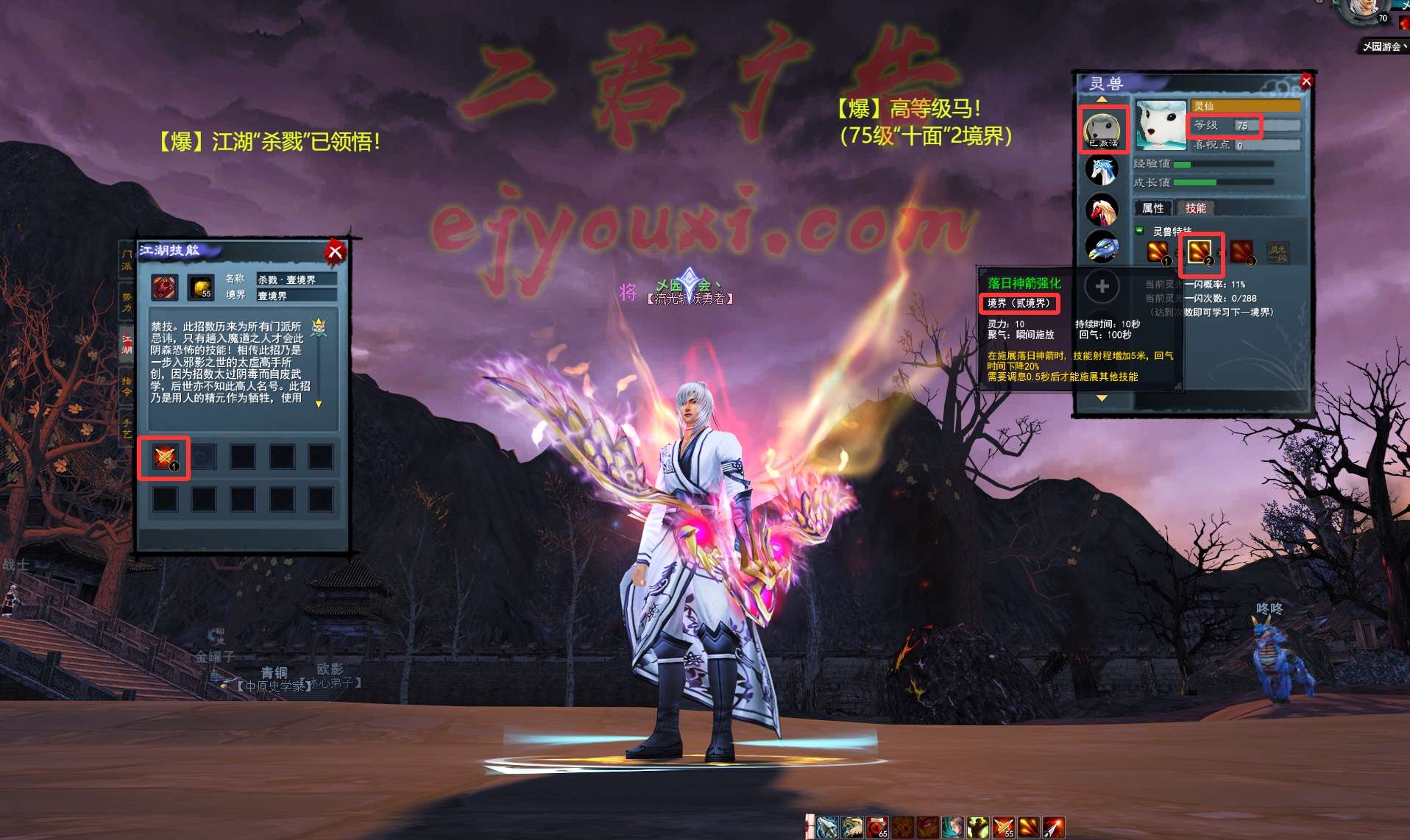1410x840 pixels.
Task: Switch to the 势力 faction side tab
Action: pyautogui.click(x=127, y=302)
